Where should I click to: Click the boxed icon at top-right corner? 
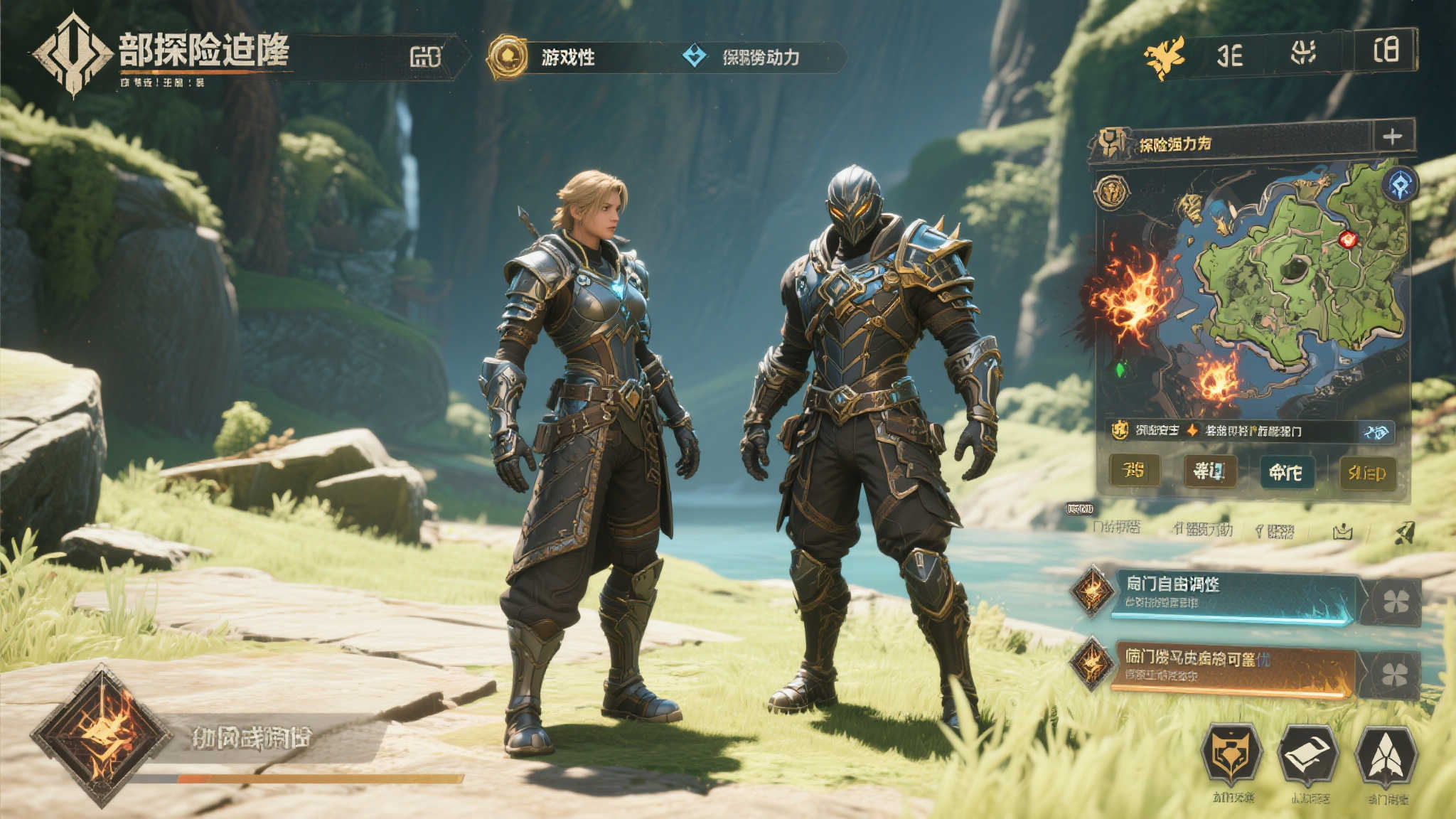[1386, 50]
